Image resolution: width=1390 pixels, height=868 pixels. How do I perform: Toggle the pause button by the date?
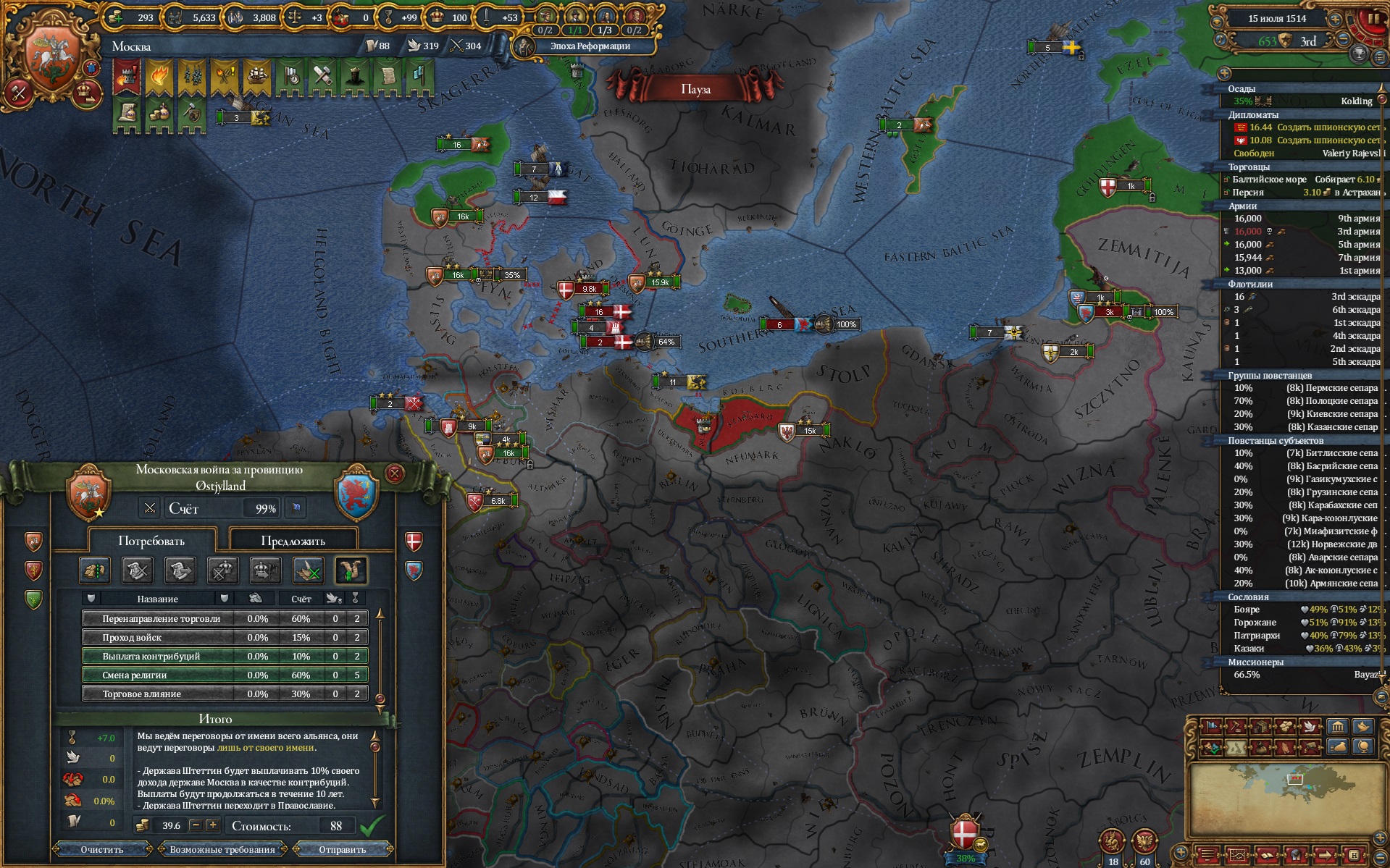click(x=1373, y=18)
